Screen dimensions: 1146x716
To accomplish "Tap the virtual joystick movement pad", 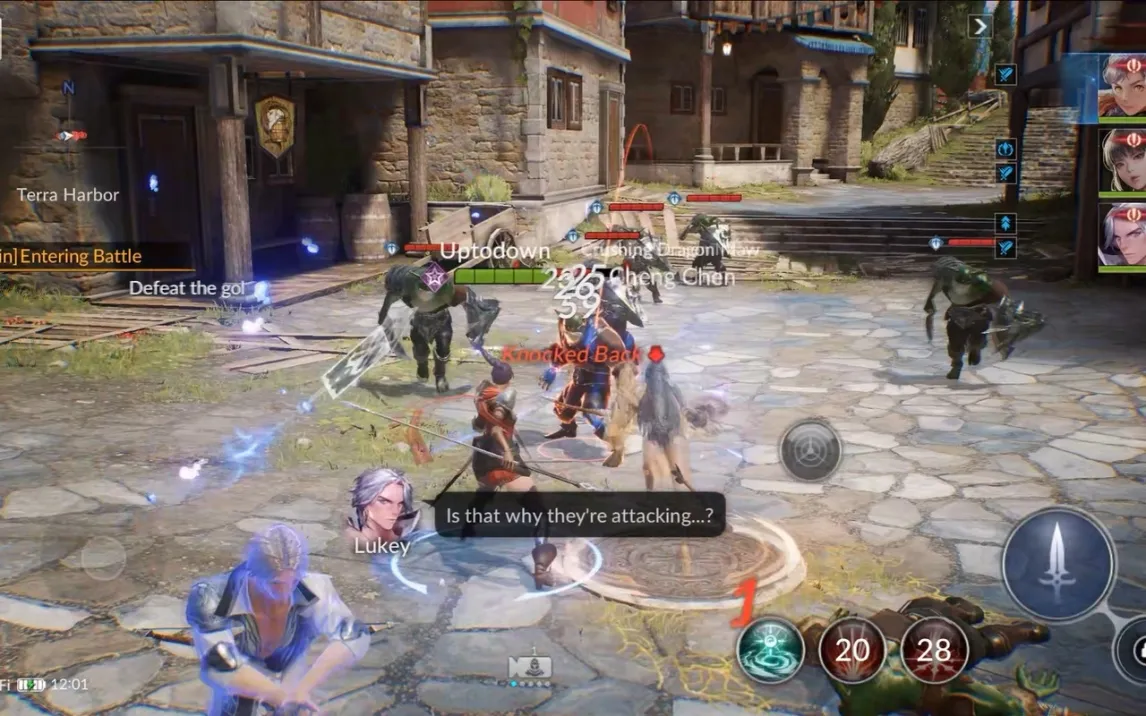I will [x=103, y=557].
